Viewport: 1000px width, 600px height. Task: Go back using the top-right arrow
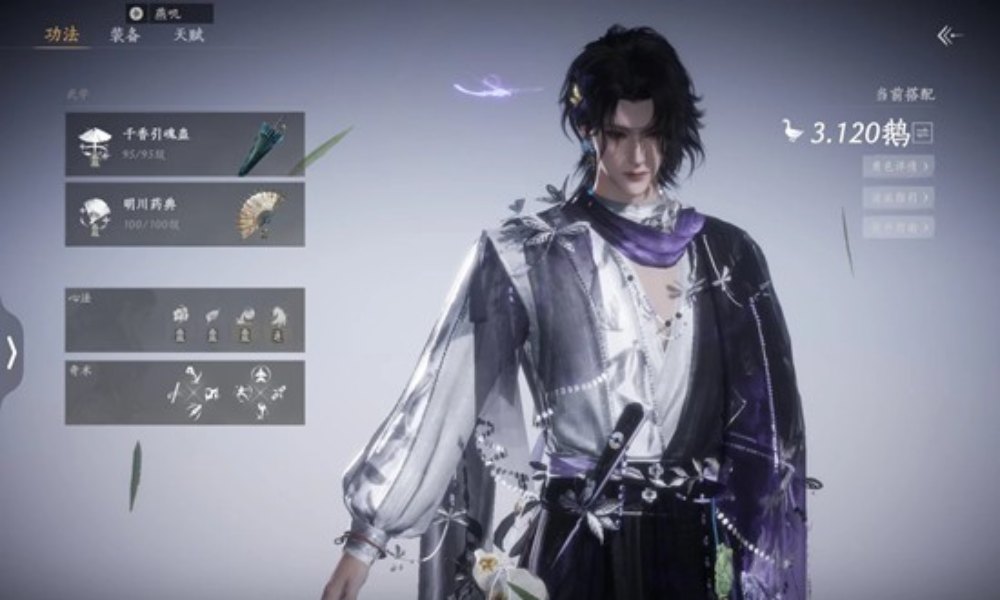(949, 36)
